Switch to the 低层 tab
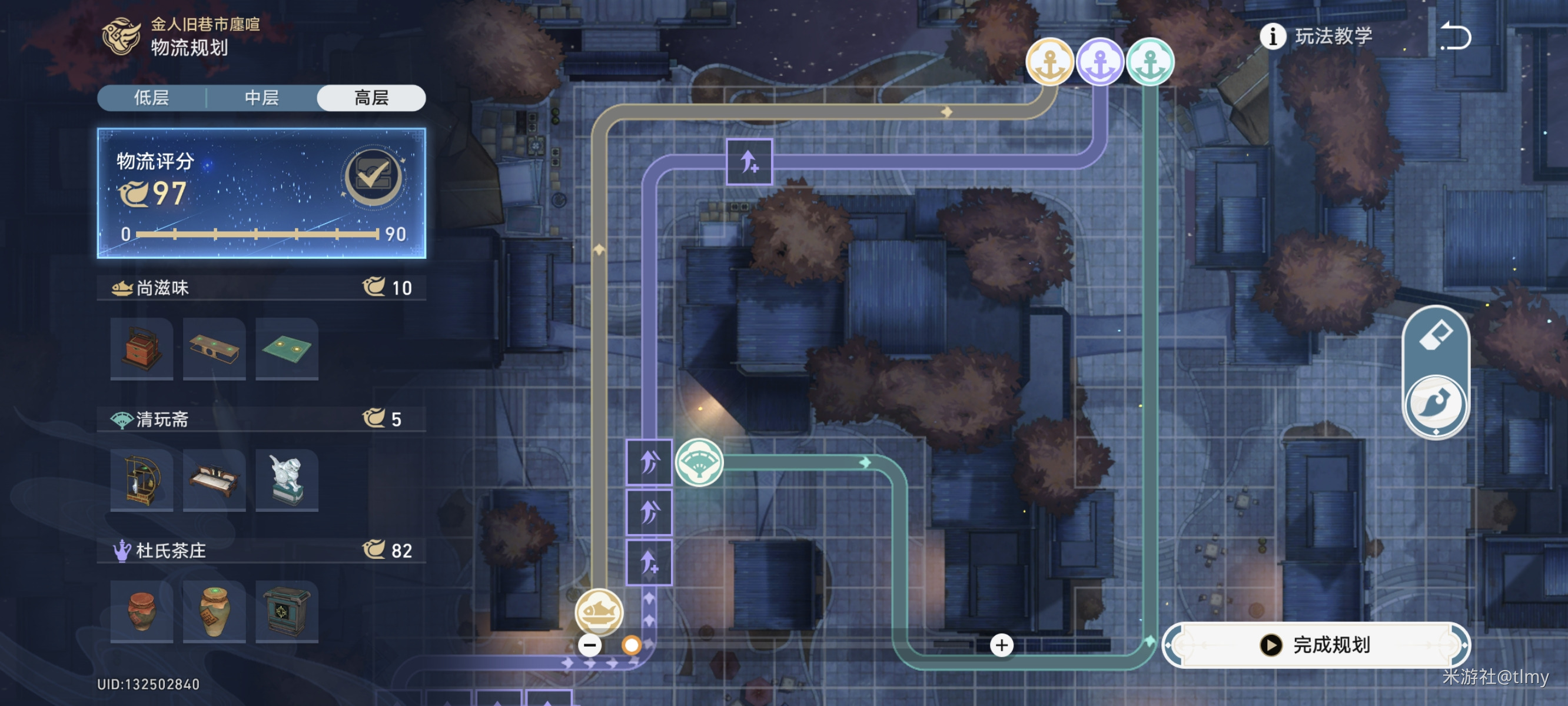 152,98
